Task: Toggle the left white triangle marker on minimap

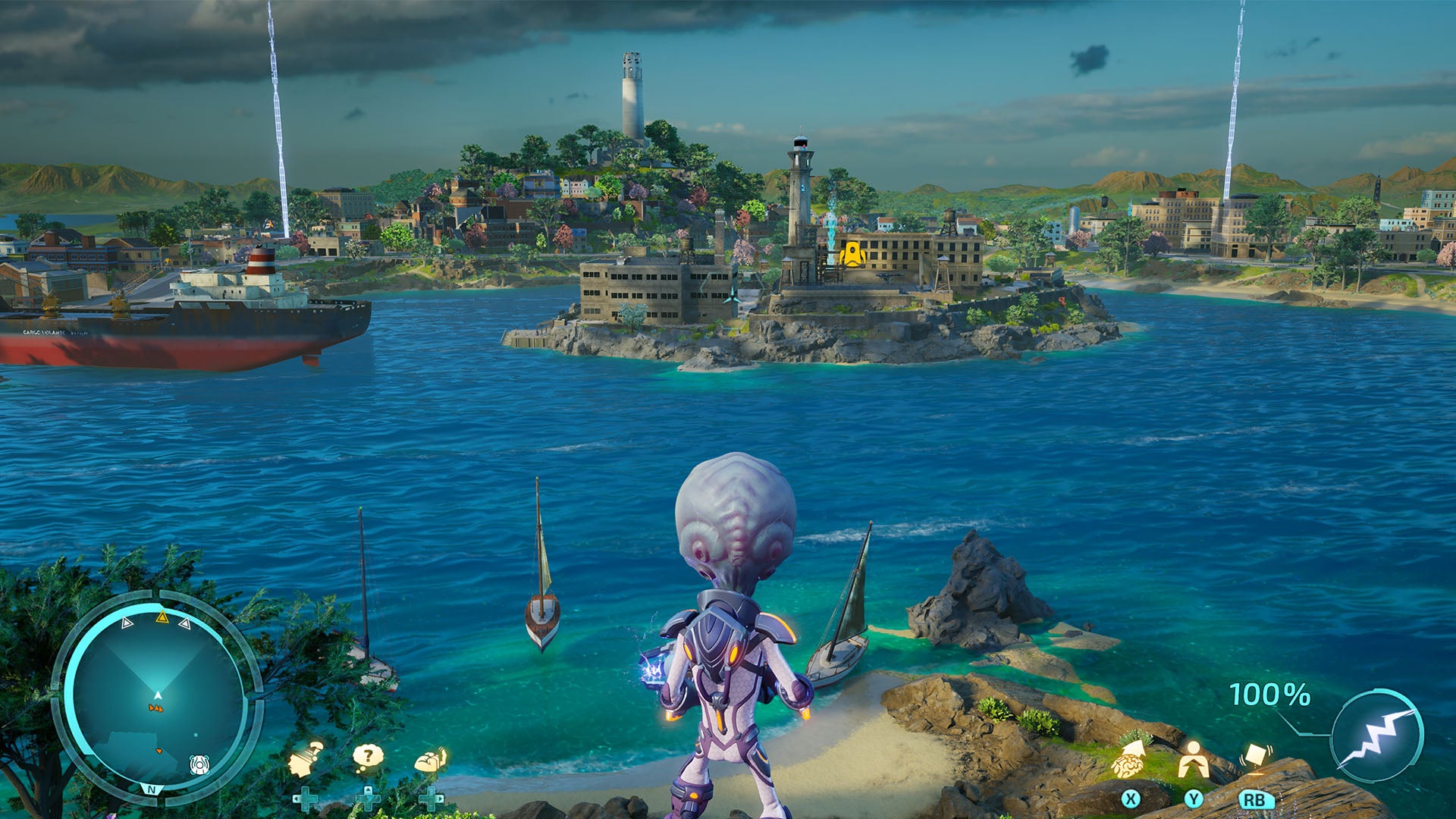Action: (x=126, y=623)
